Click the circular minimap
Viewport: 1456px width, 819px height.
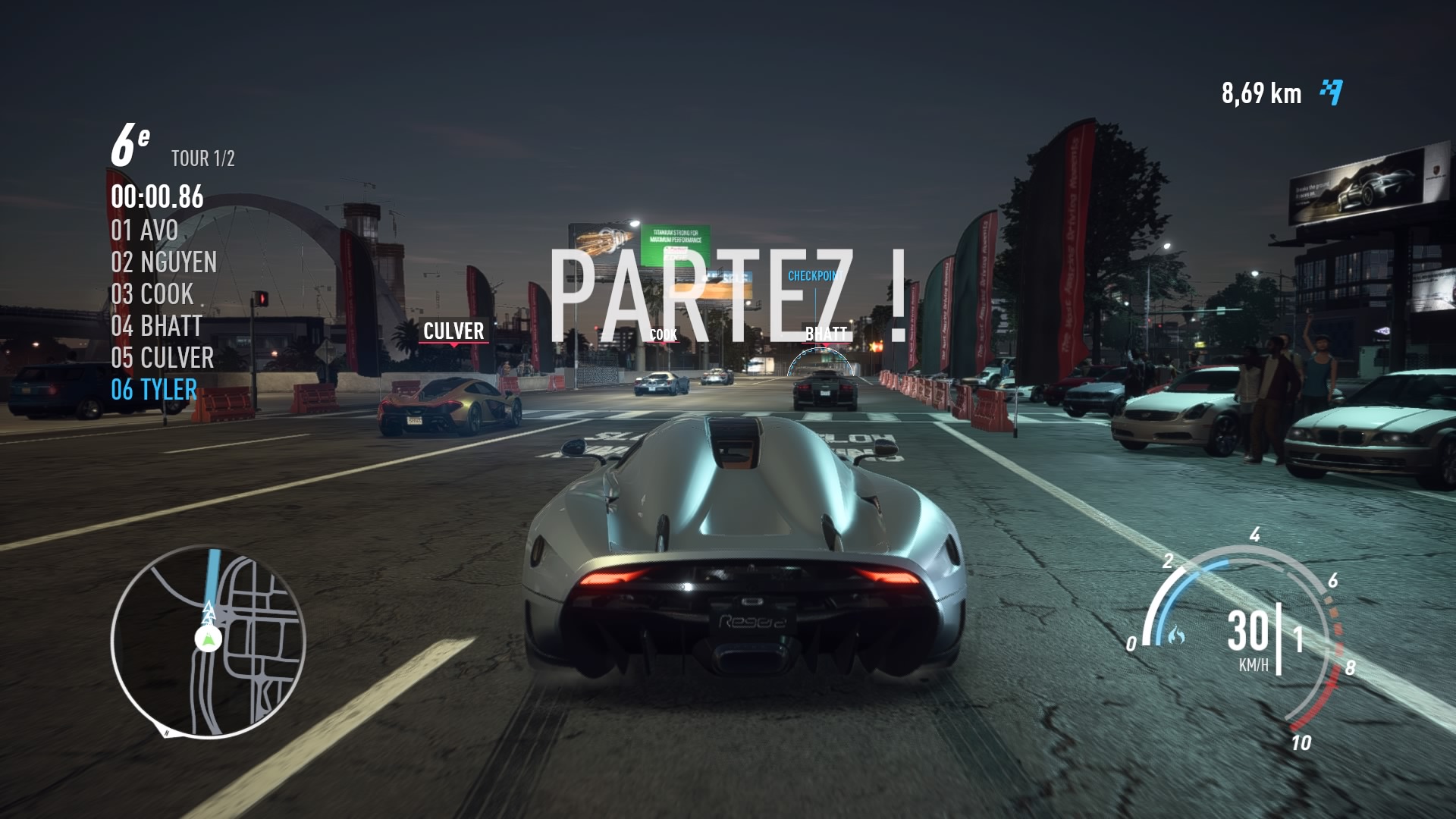(x=208, y=642)
